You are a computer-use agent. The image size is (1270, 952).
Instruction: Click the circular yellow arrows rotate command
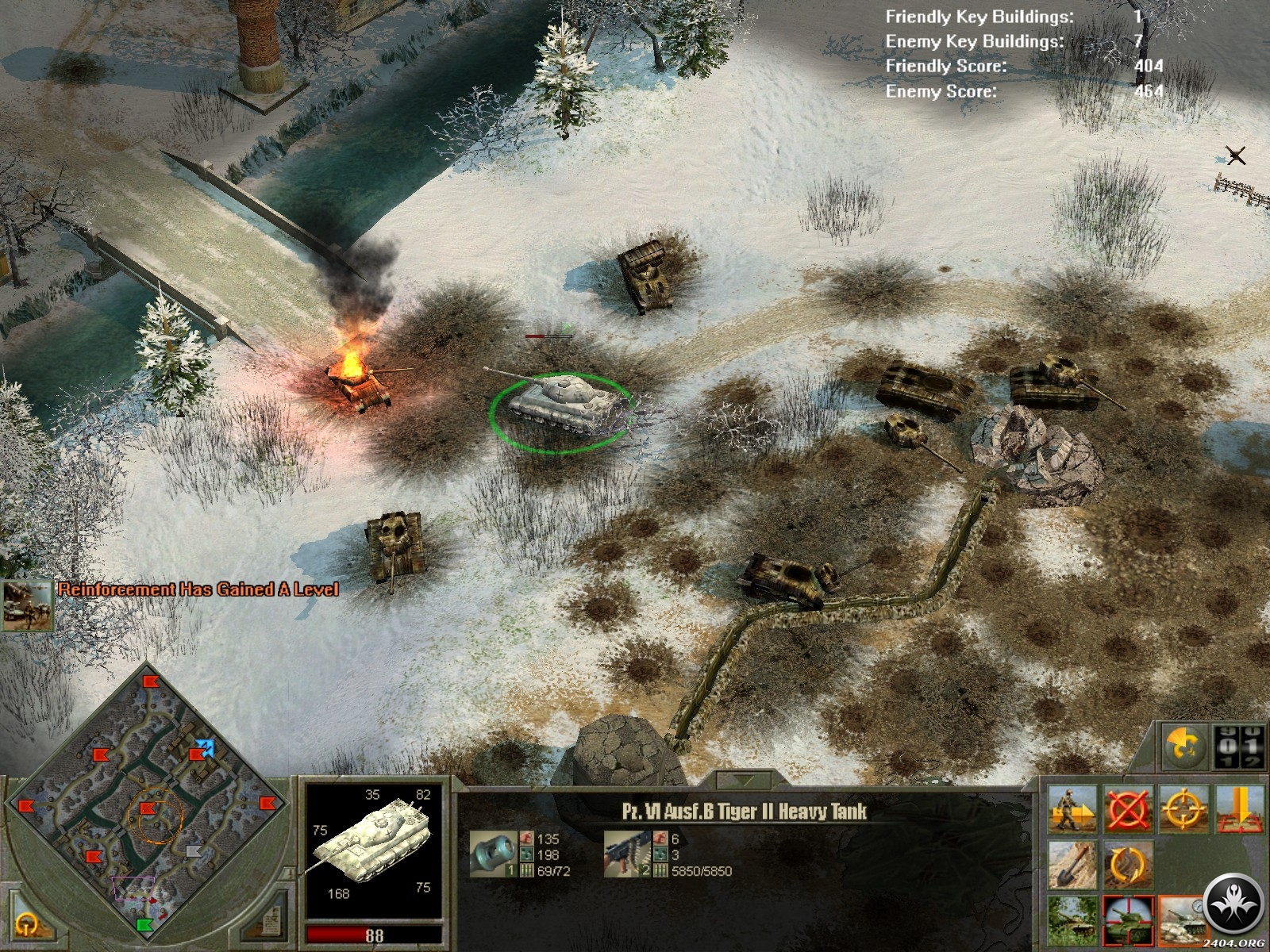(1128, 865)
